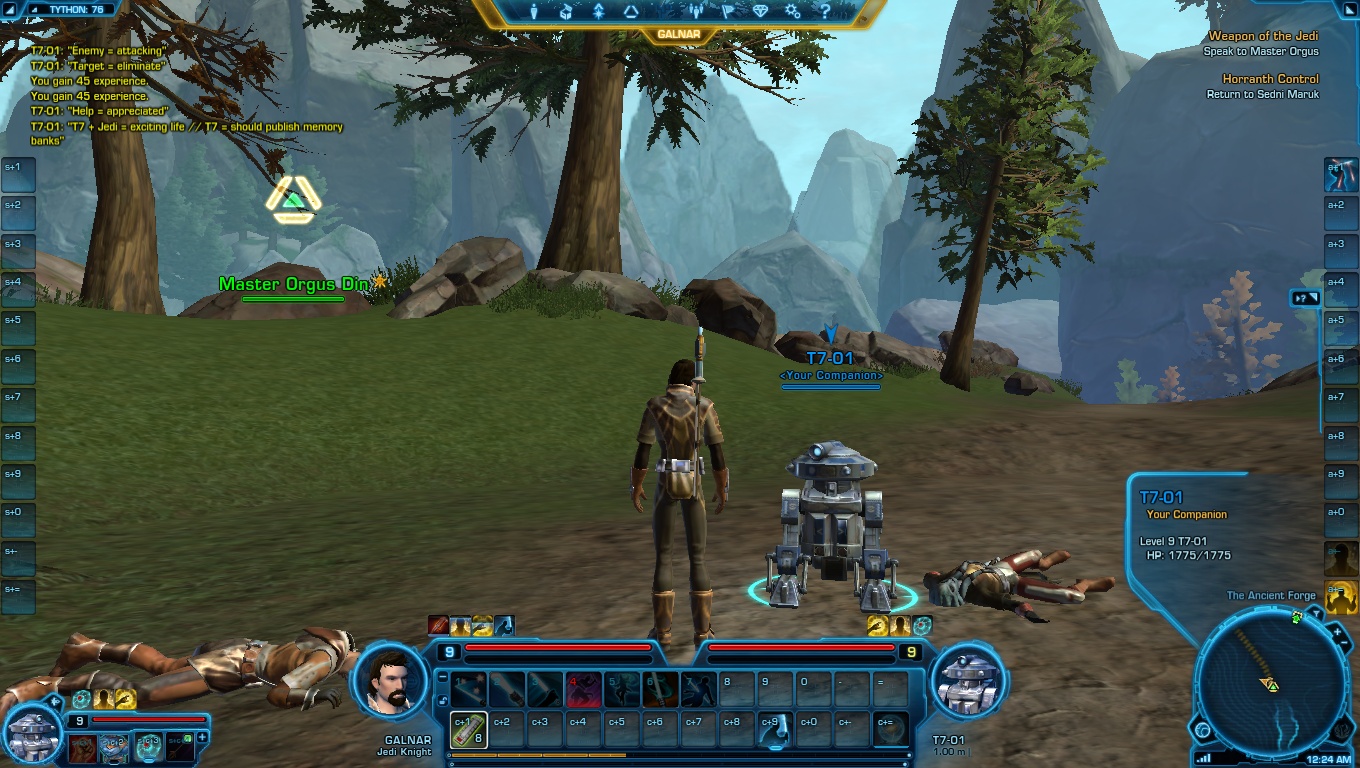Open the mission log triangle icon
This screenshot has width=1360, height=768.
coord(631,12)
